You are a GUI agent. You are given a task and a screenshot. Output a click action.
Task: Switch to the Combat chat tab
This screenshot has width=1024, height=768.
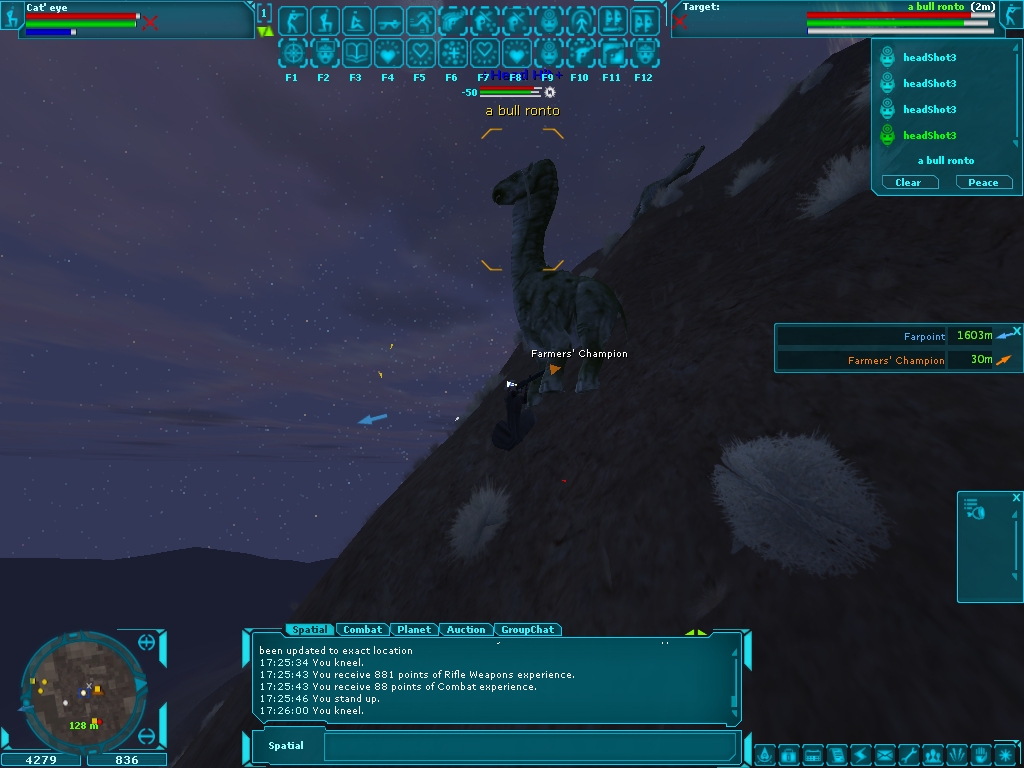point(362,630)
